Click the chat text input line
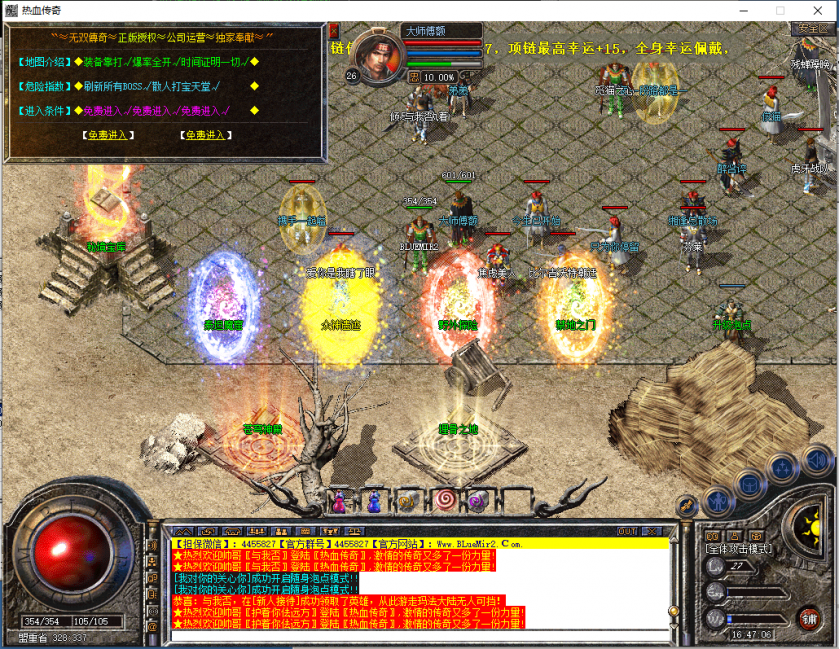Image resolution: width=840 pixels, height=649 pixels. [x=420, y=635]
